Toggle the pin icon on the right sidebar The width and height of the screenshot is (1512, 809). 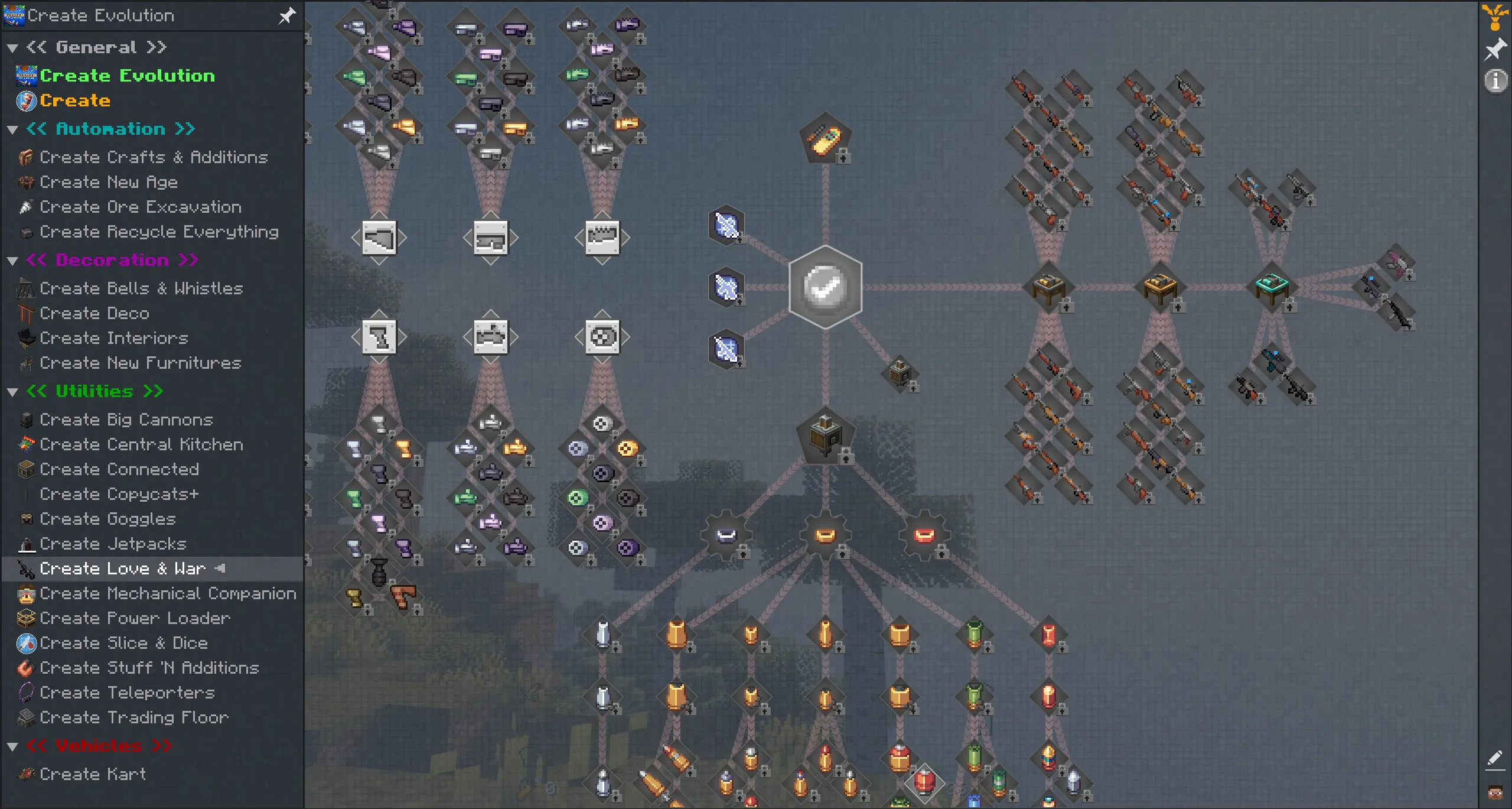pyautogui.click(x=1495, y=48)
